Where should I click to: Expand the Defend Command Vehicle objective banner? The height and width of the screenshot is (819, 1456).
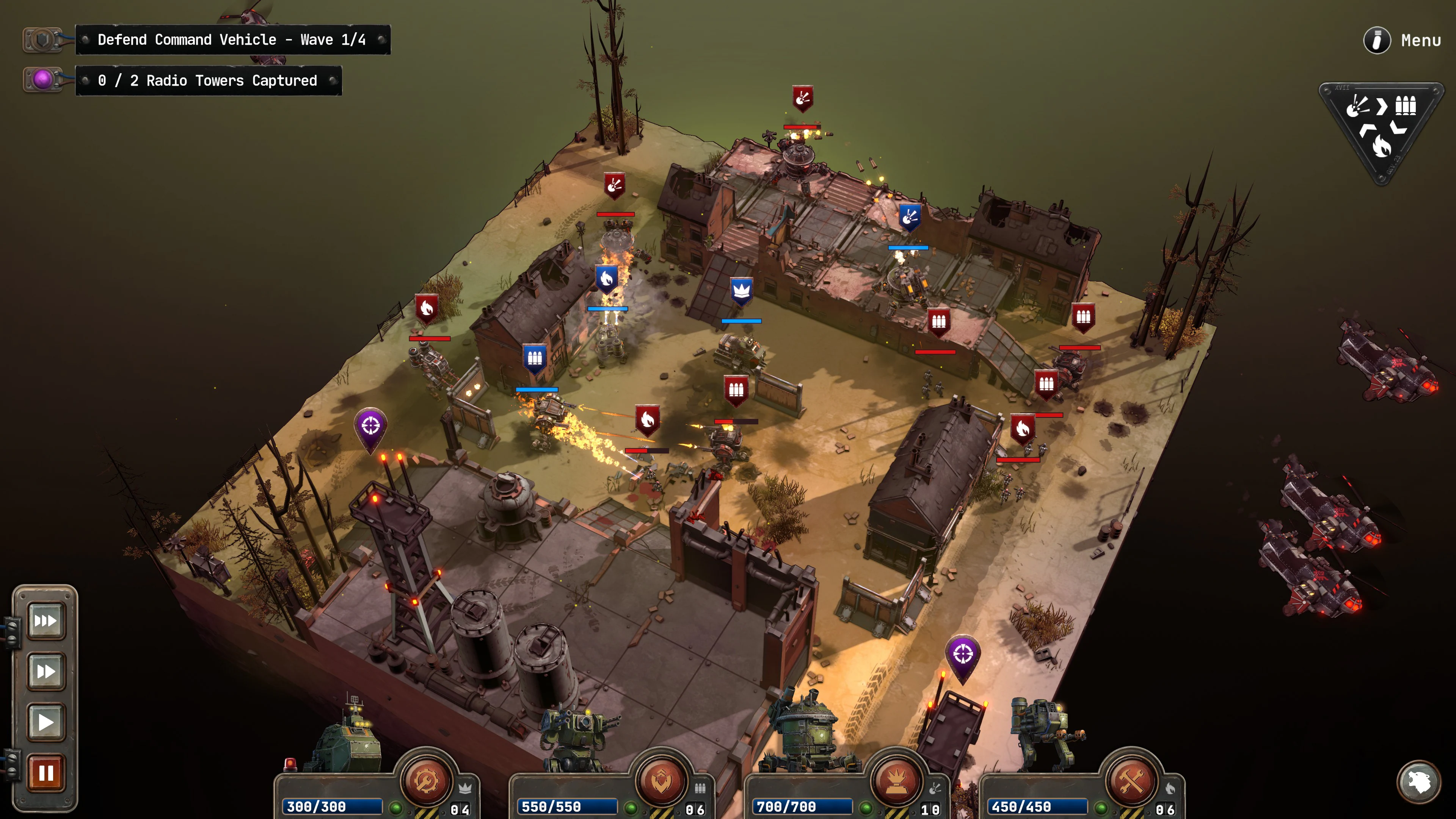coord(232,39)
